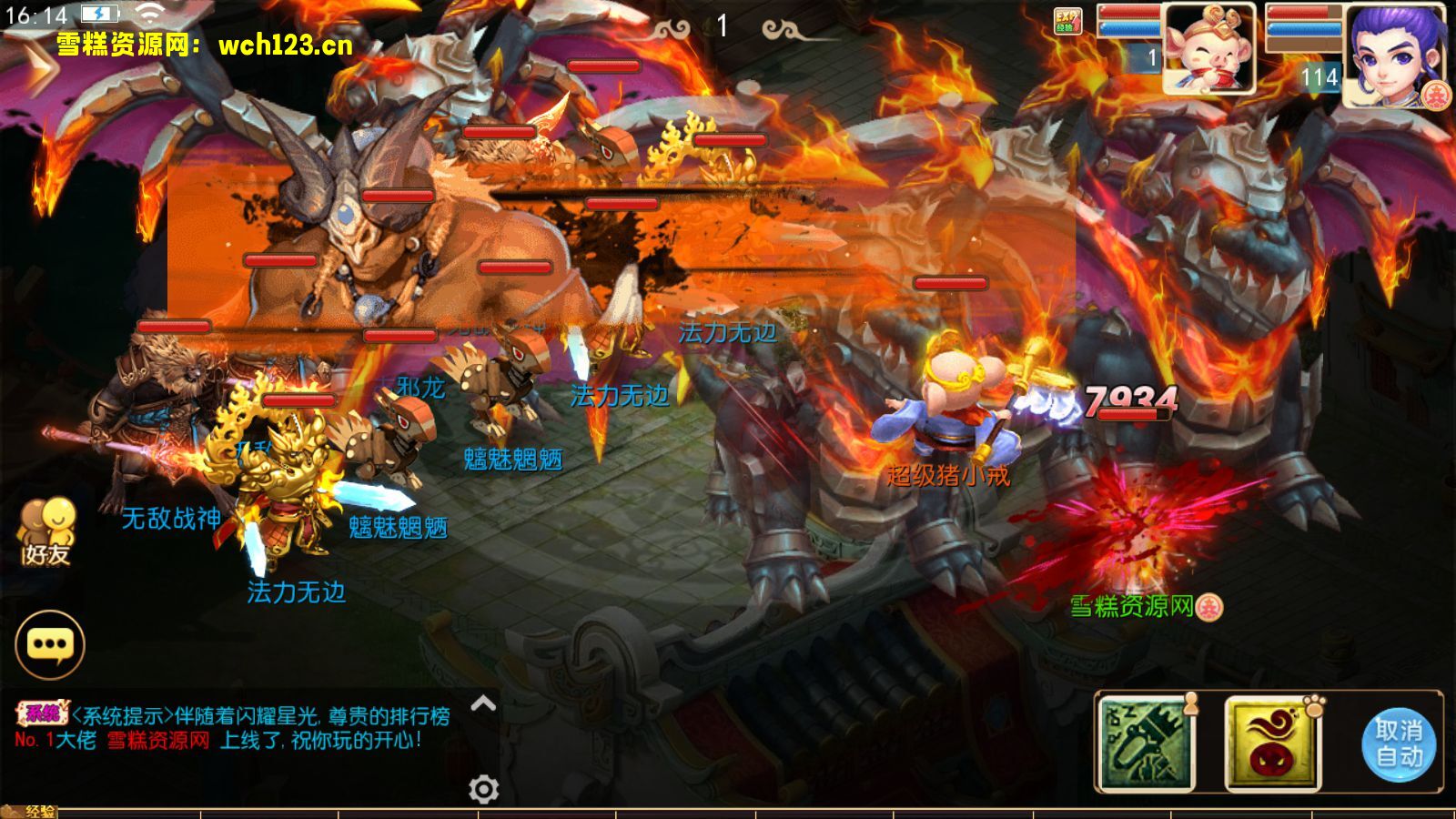Expand the side panel with the left-edge arrow
1456x819 pixels.
[x=36, y=67]
